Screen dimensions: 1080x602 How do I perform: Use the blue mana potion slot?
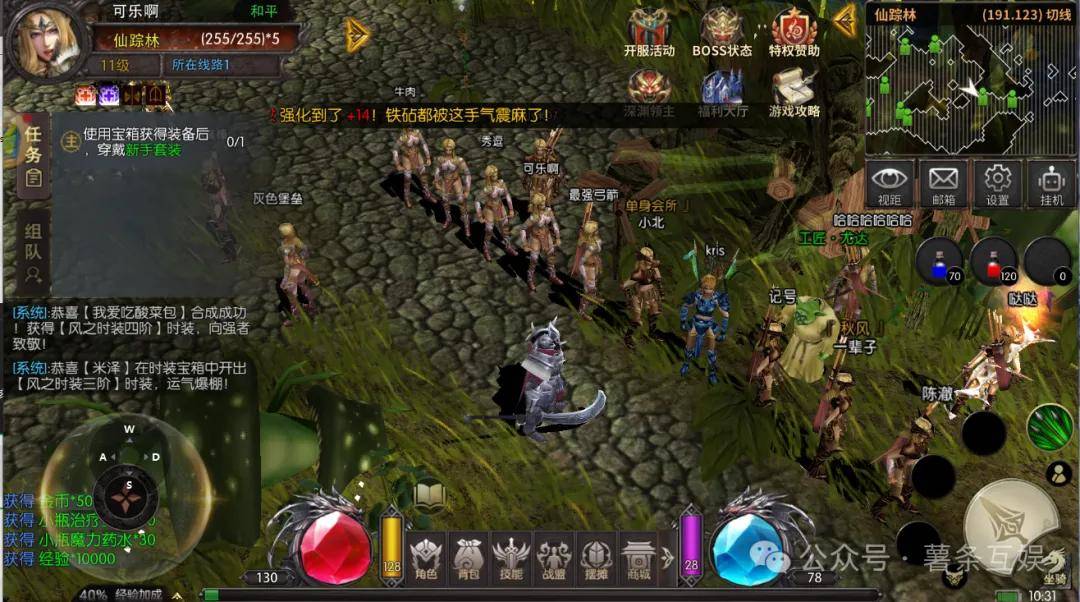[x=939, y=260]
